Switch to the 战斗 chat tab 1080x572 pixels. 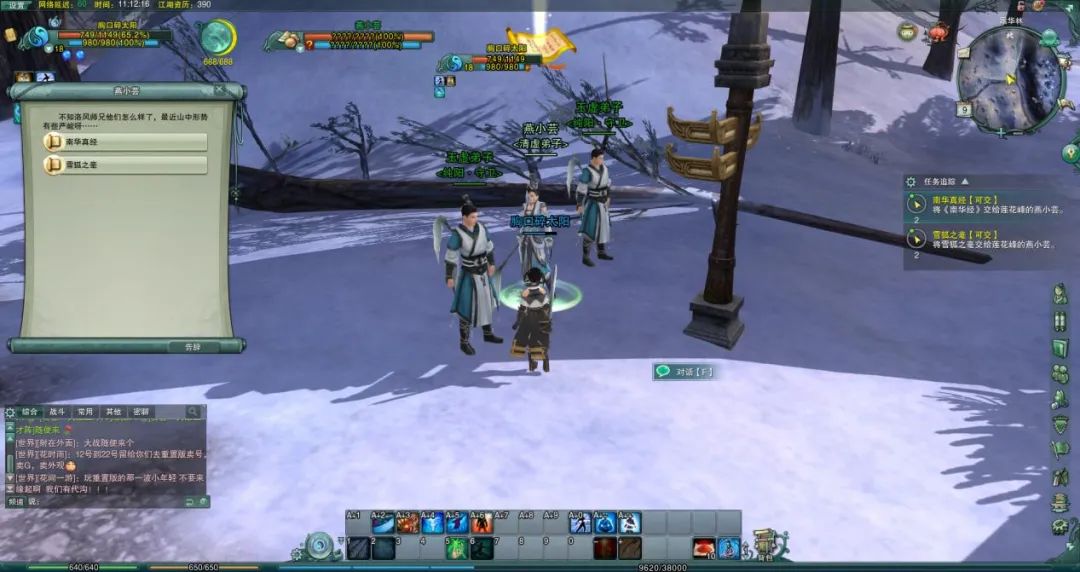click(x=57, y=412)
